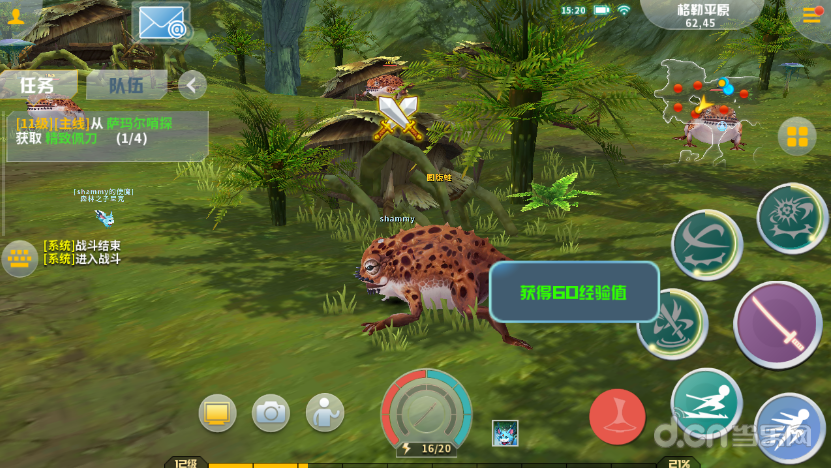This screenshot has height=468, width=831.
Task: Tap the blue jumping figure button
Action: coord(790,428)
